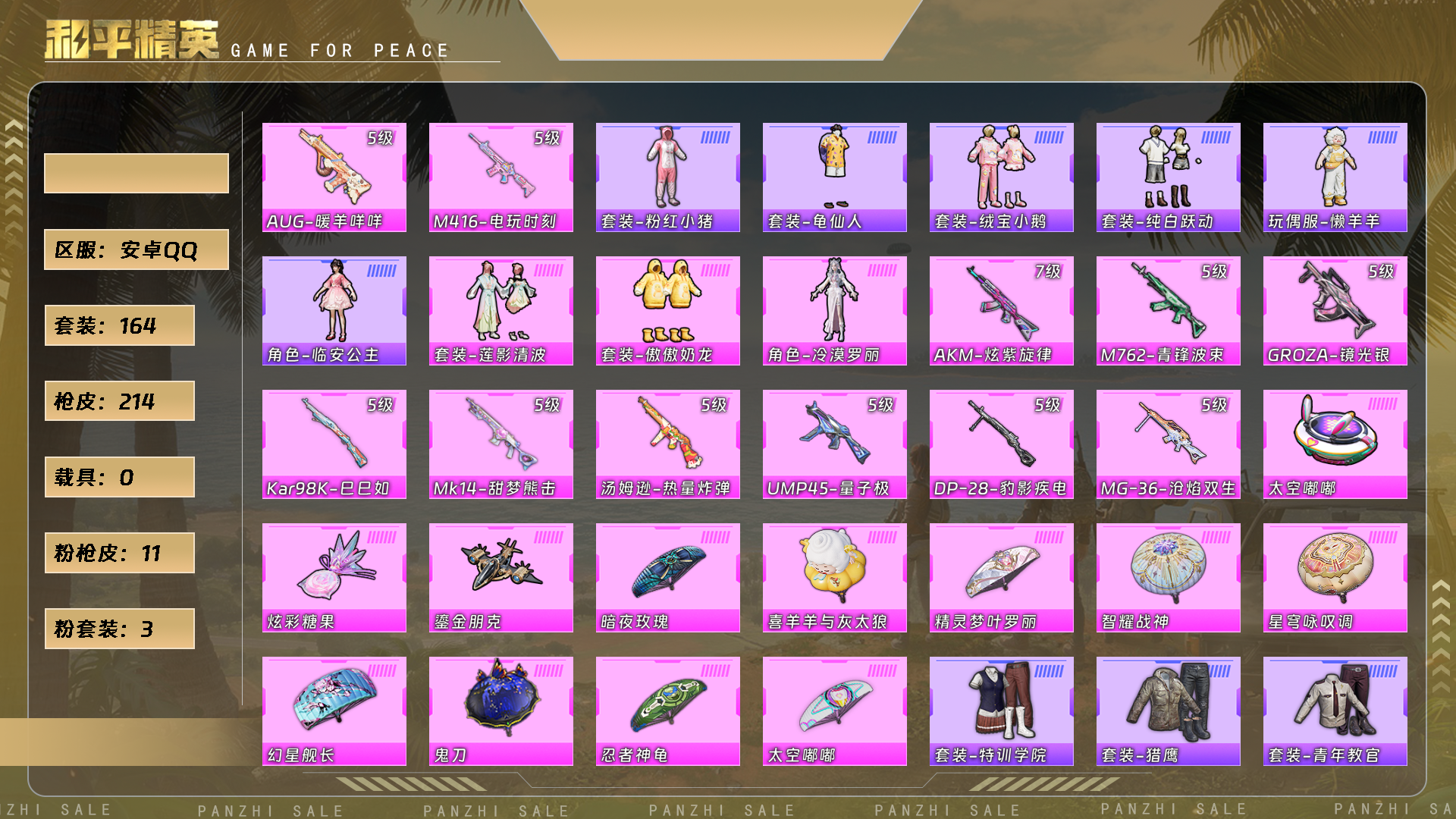This screenshot has width=1456, height=819.
Task: Pick the 玩偶服-懒羊羊 costume tile
Action: (x=1335, y=177)
